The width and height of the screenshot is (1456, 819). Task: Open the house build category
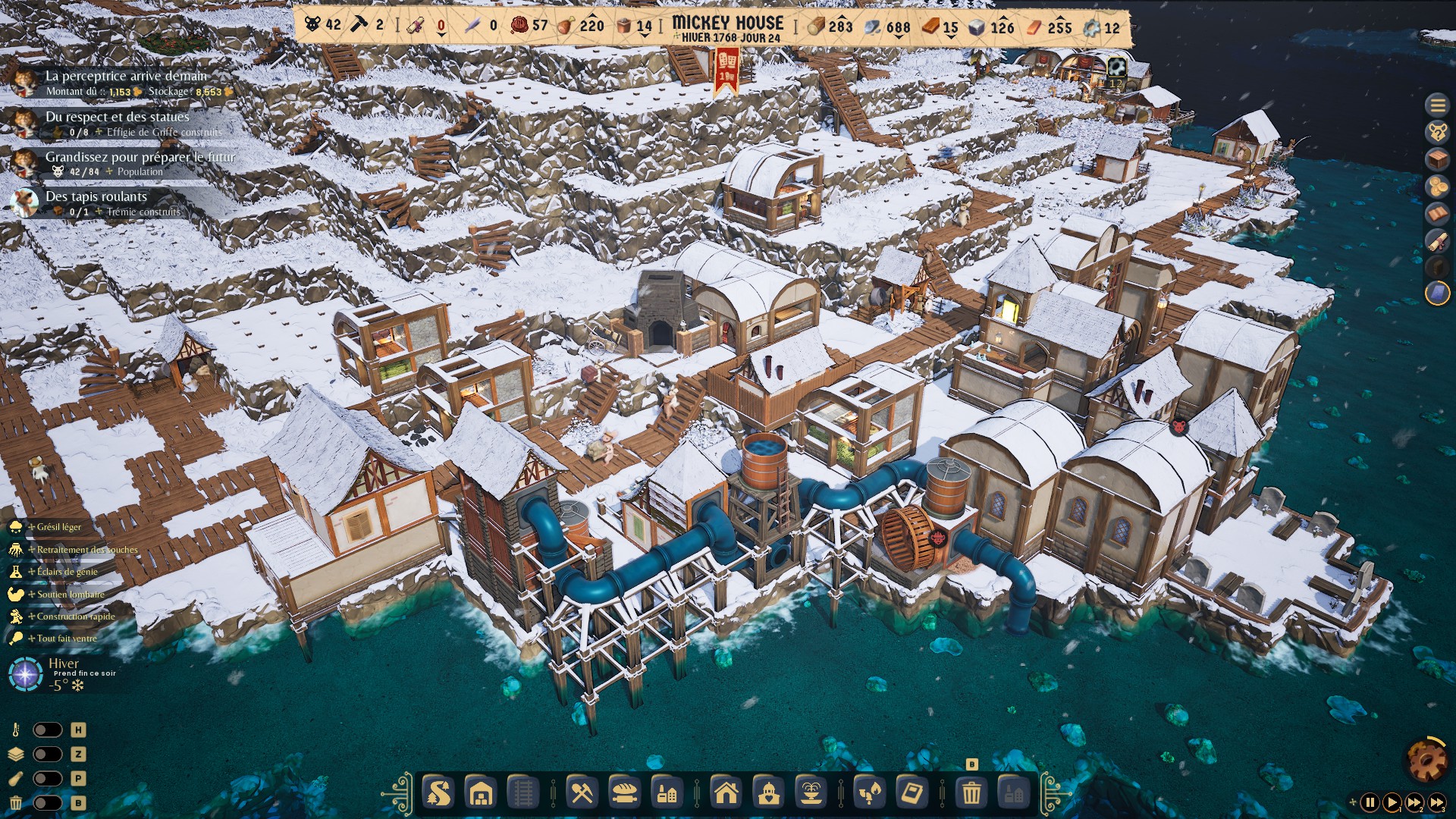726,794
